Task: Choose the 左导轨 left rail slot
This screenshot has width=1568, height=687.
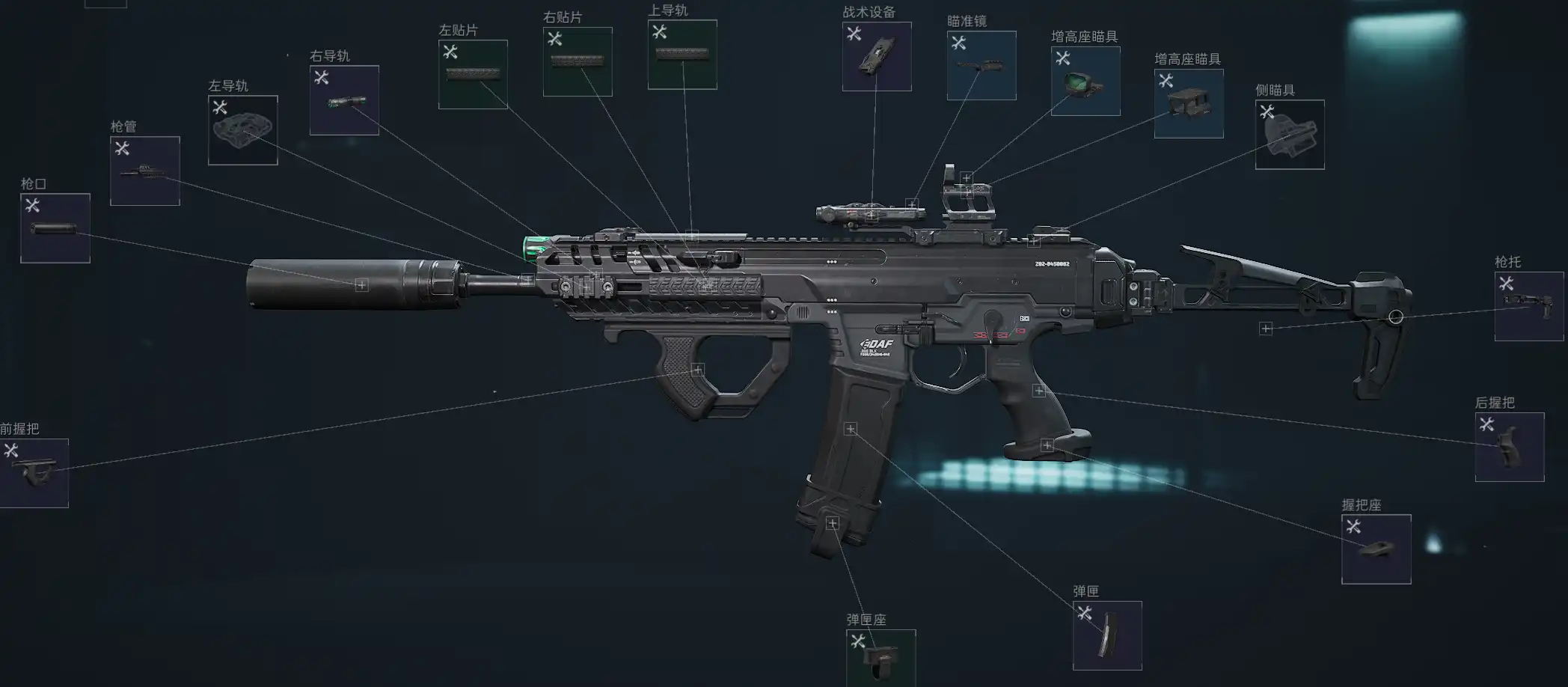Action: point(243,130)
